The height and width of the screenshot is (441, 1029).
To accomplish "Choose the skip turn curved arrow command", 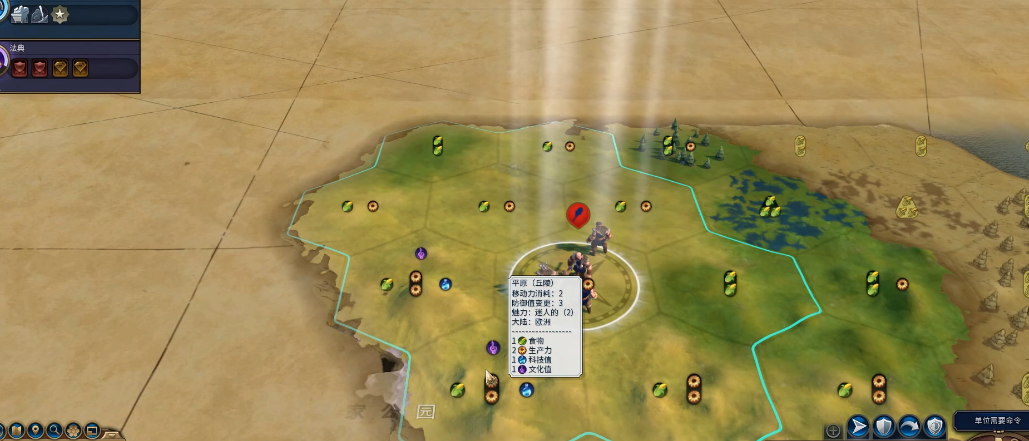I will [x=909, y=425].
